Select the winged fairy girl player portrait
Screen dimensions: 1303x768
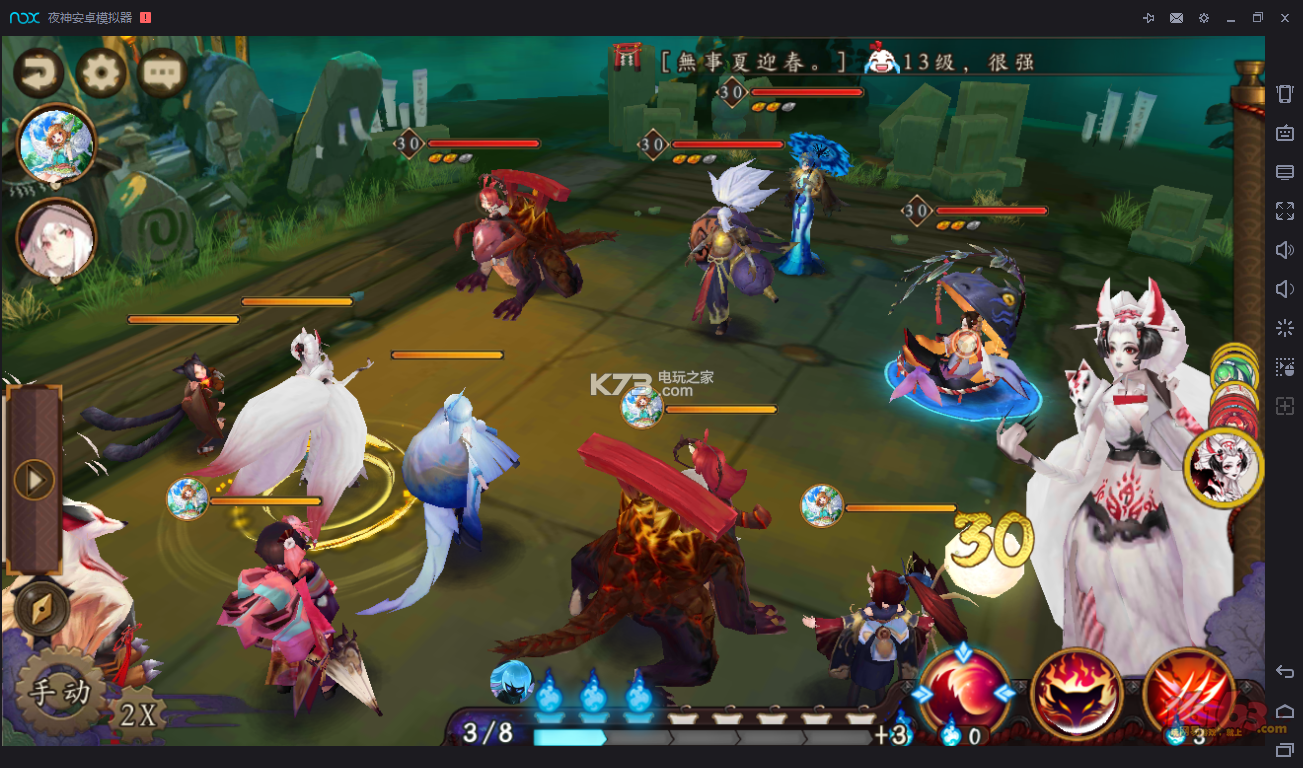click(x=56, y=145)
